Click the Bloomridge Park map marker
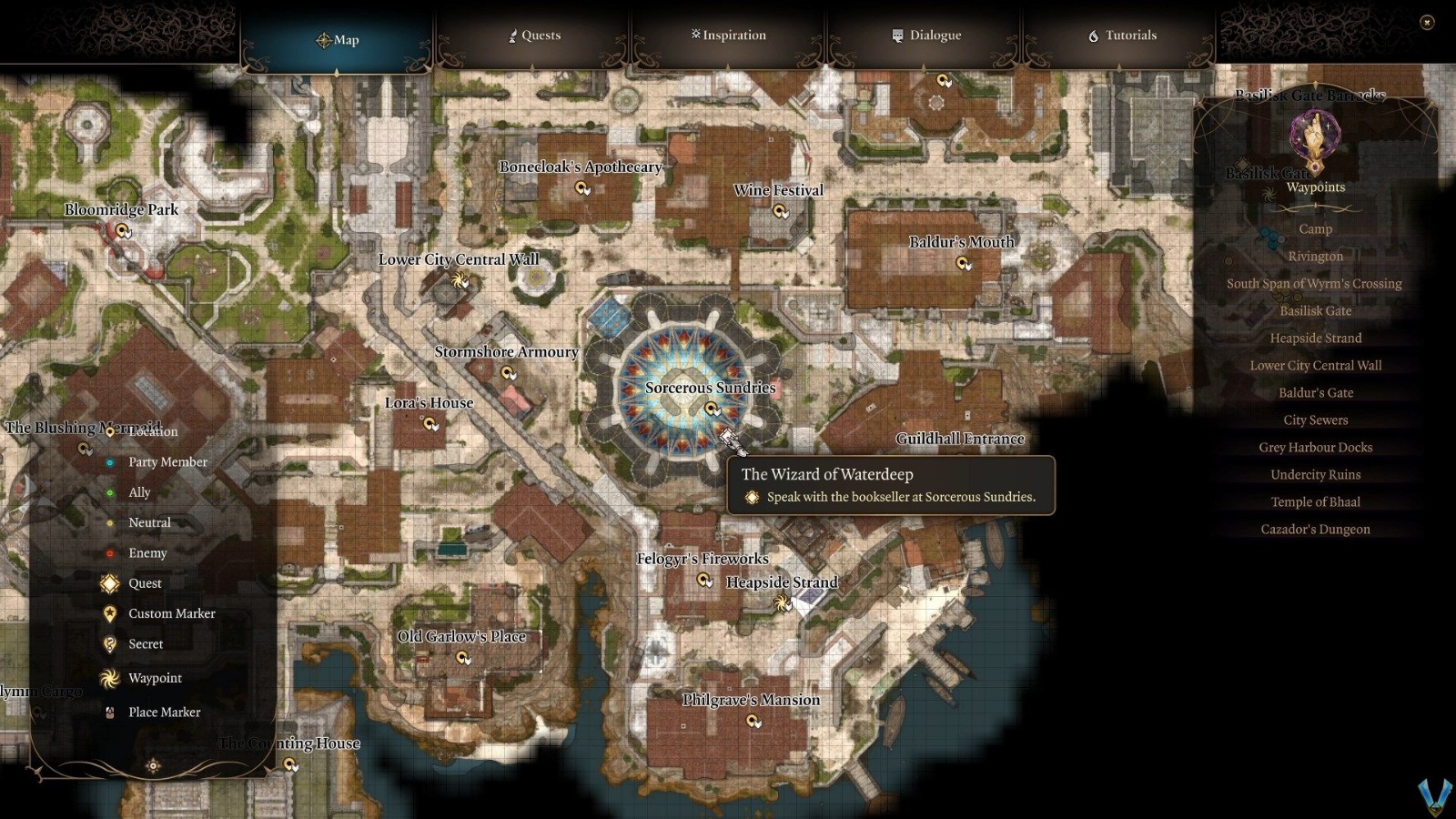The width and height of the screenshot is (1456, 819). tap(123, 231)
